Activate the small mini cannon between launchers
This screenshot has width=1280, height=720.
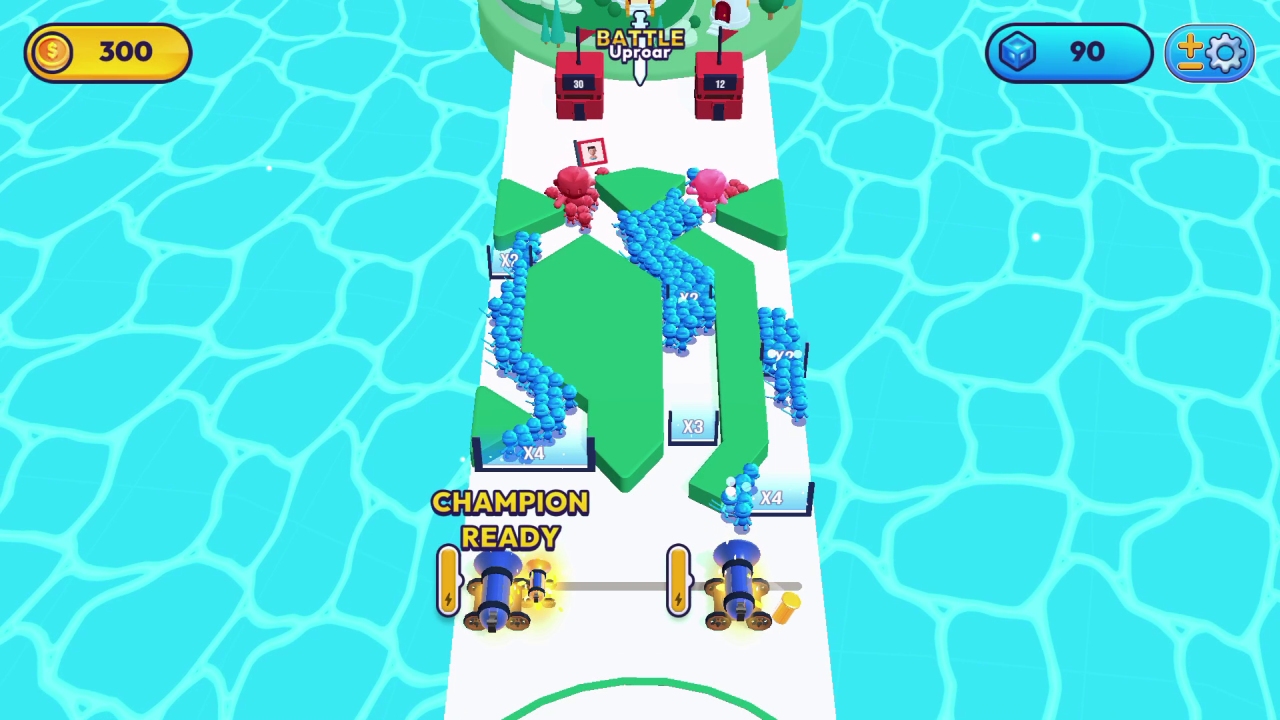coord(540,580)
